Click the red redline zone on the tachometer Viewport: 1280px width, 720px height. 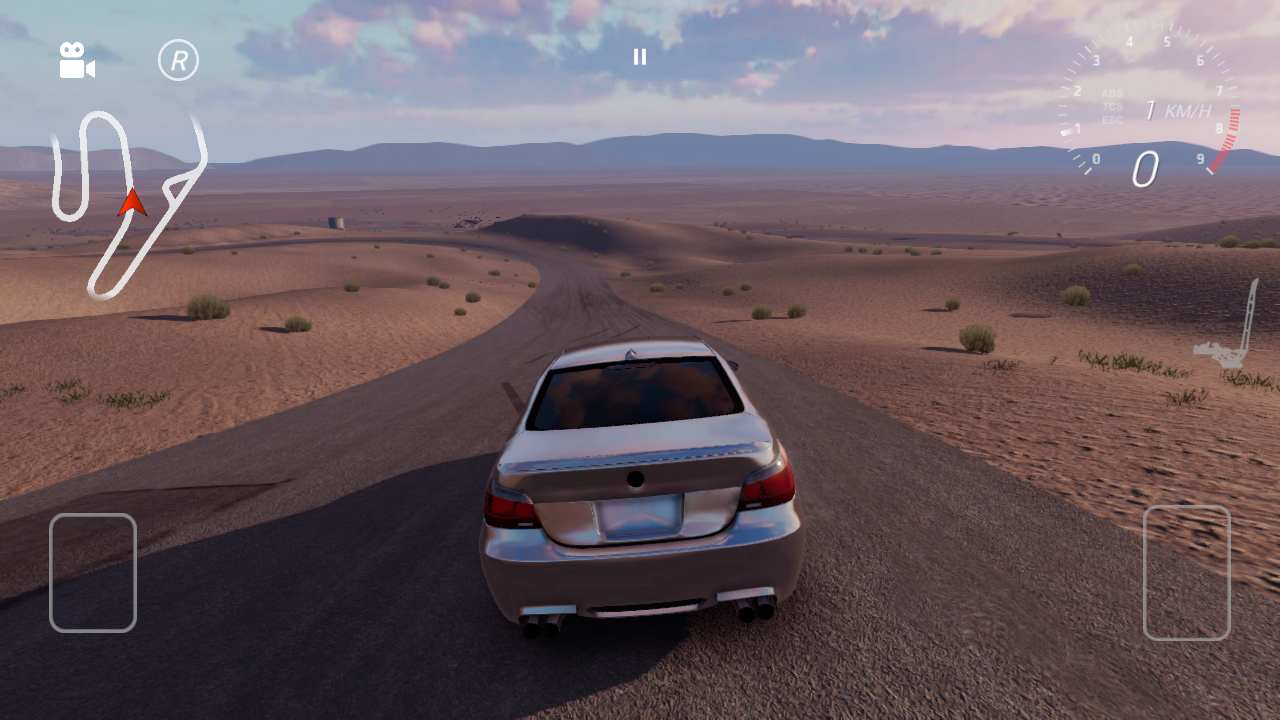click(1230, 128)
